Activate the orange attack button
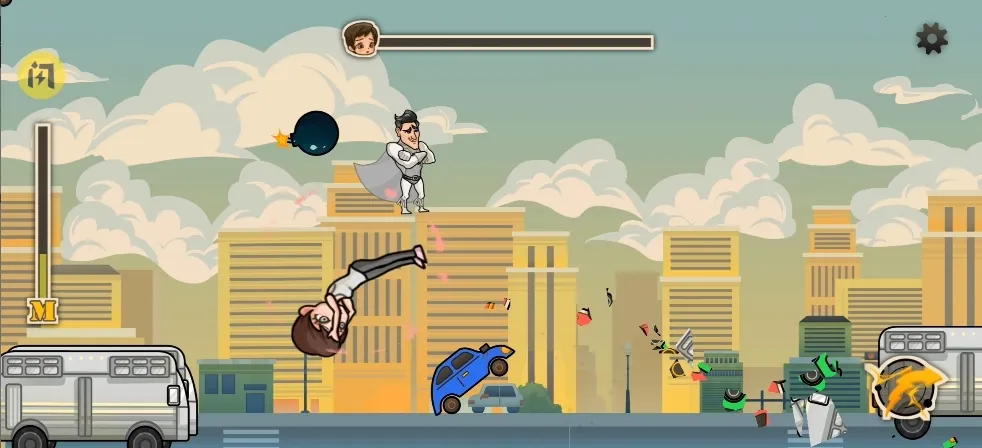 905,387
